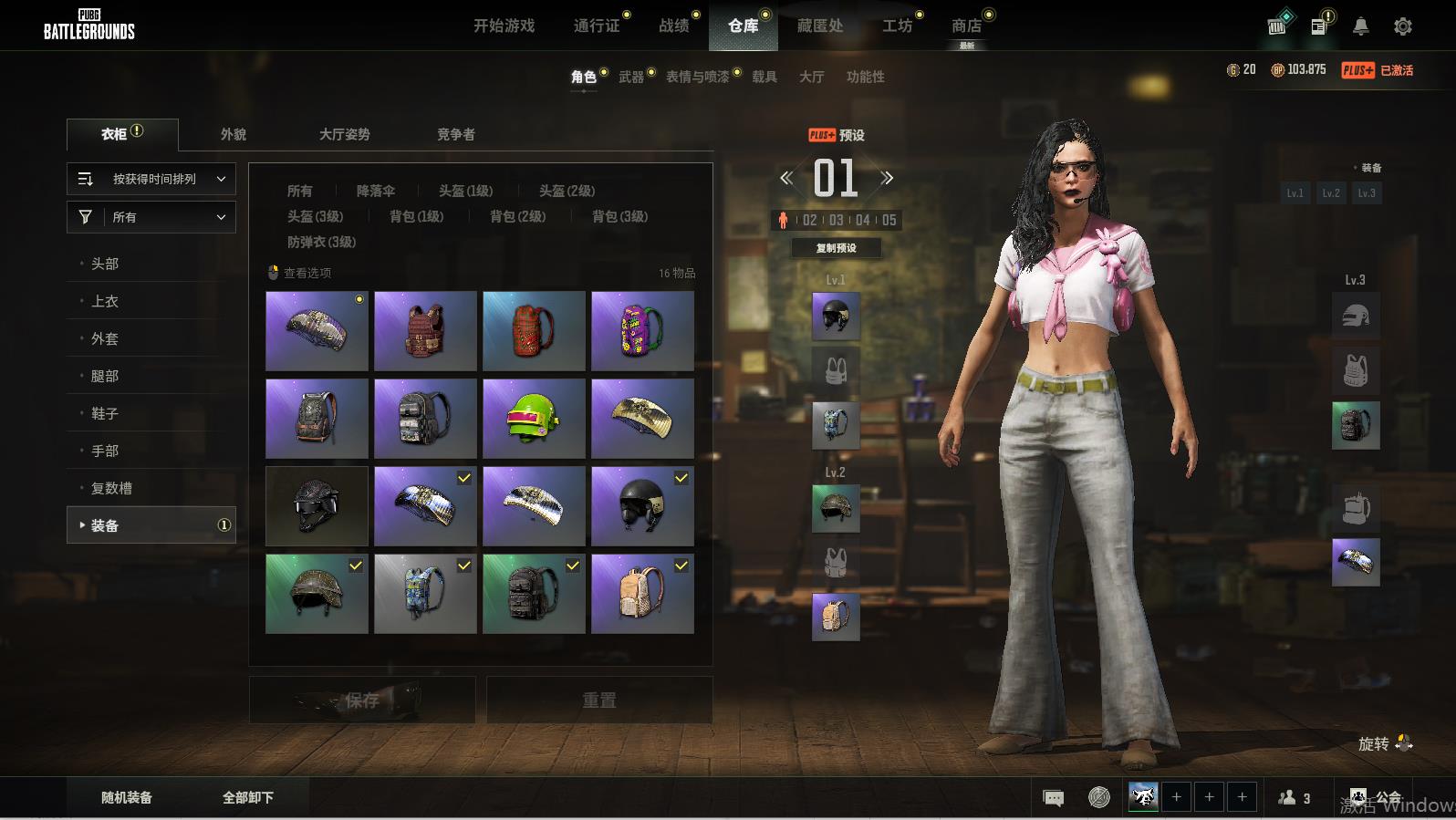Click the 复制预设 button

tap(836, 248)
